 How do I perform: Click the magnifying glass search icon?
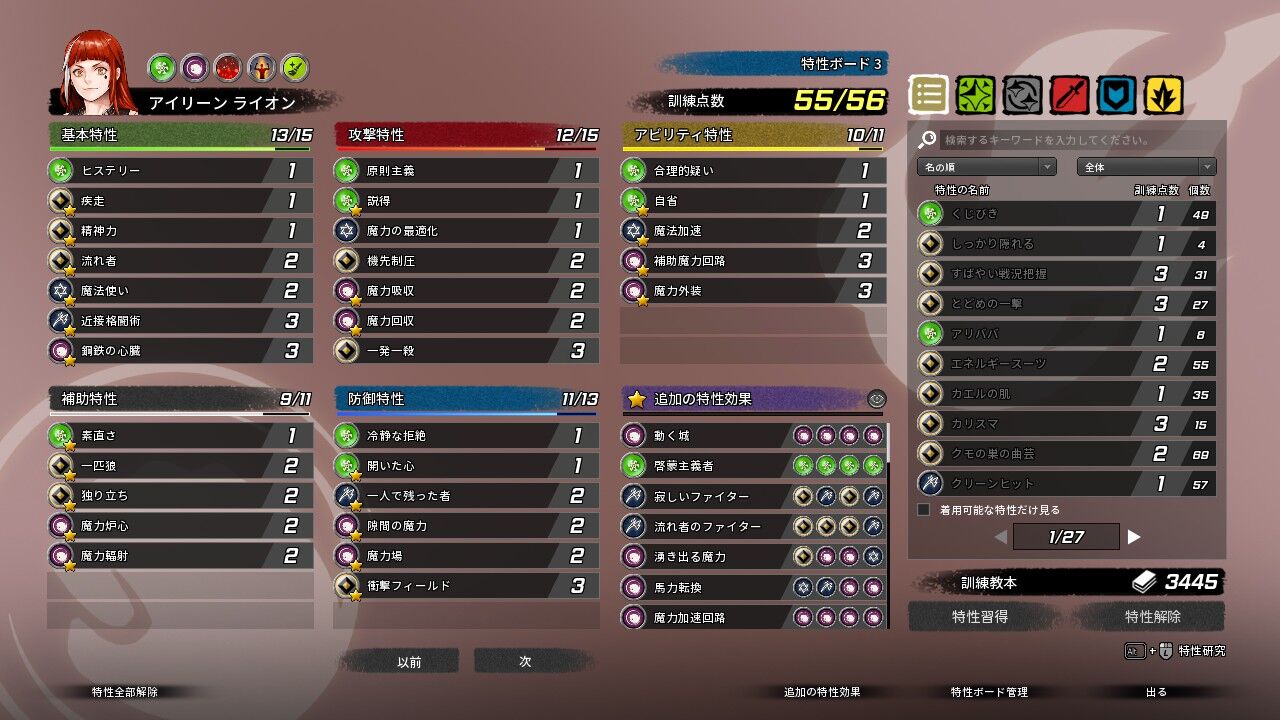(928, 139)
